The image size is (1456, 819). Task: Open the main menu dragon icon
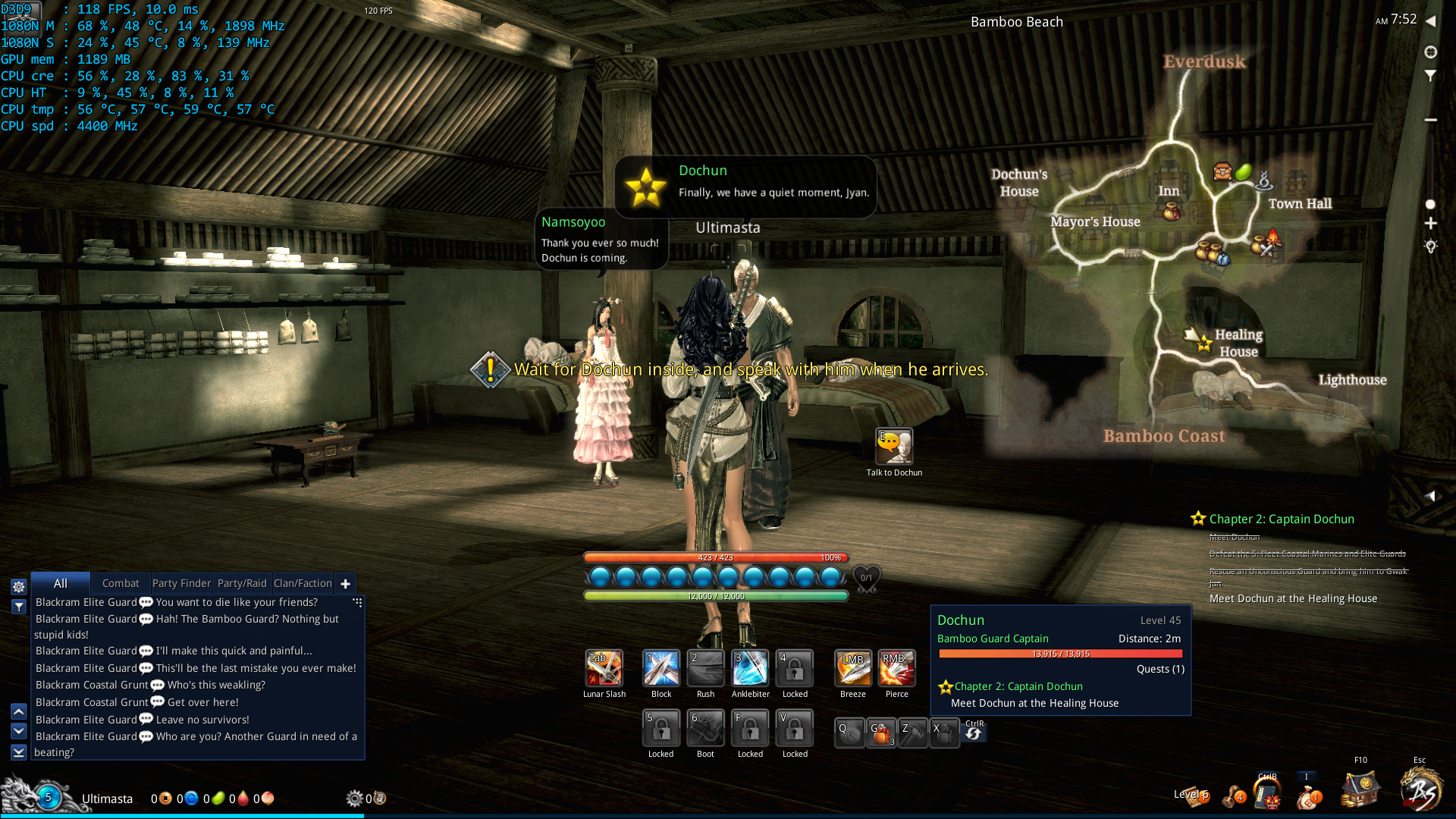[1421, 789]
